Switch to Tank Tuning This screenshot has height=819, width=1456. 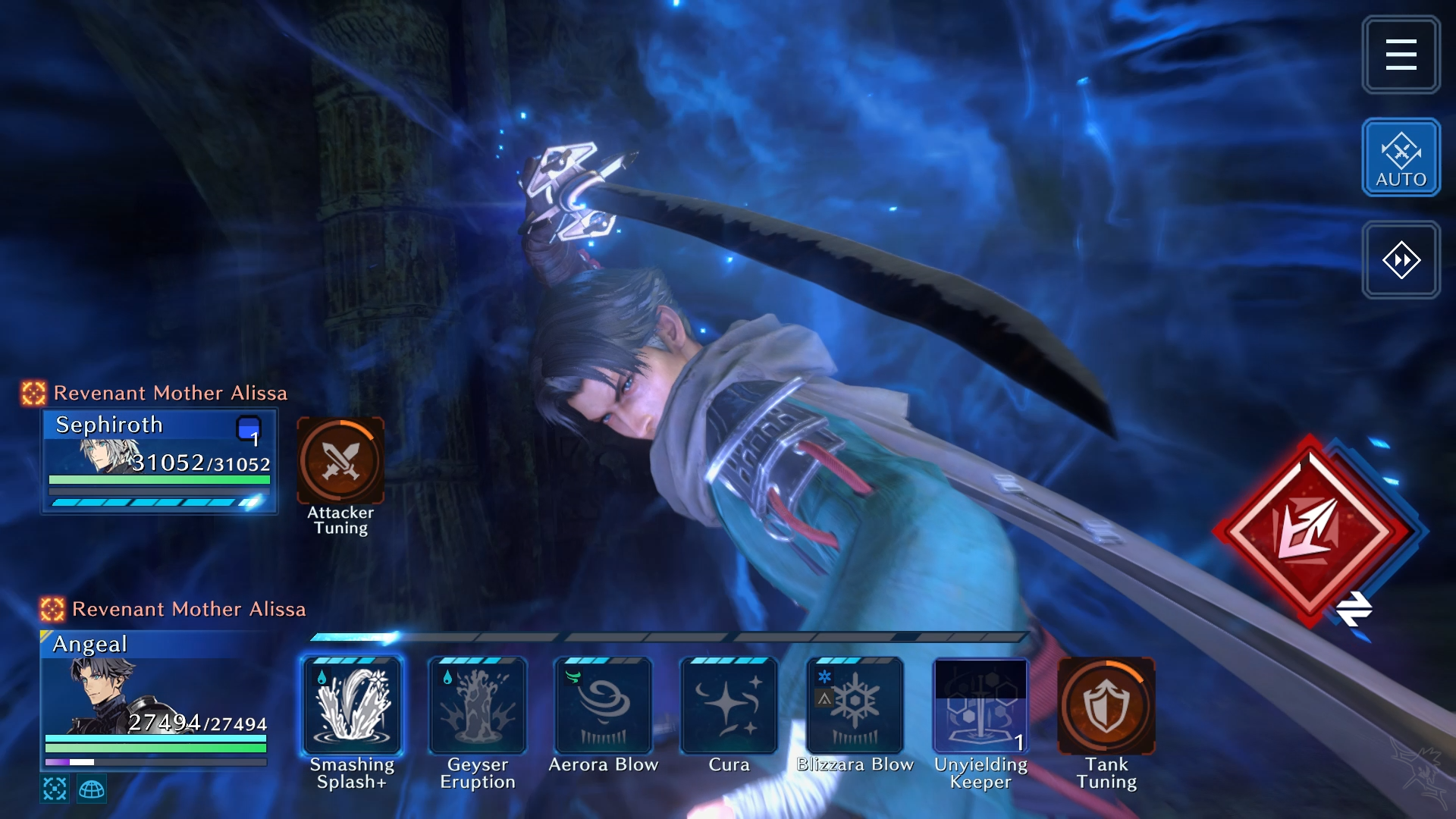(1106, 705)
